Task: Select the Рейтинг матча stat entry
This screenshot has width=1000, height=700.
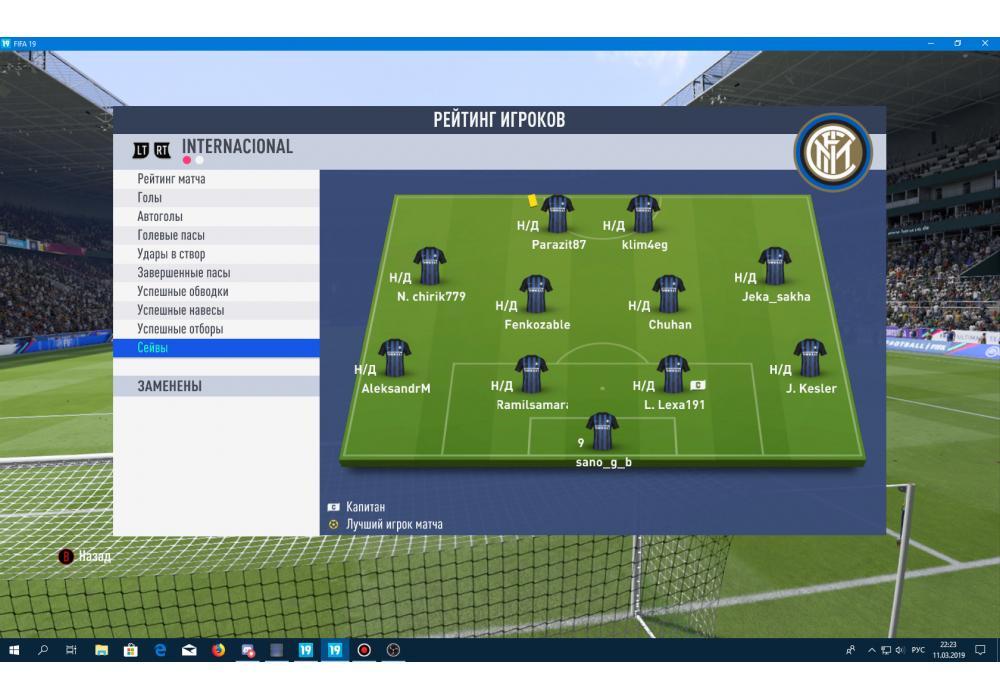Action: pos(172,179)
